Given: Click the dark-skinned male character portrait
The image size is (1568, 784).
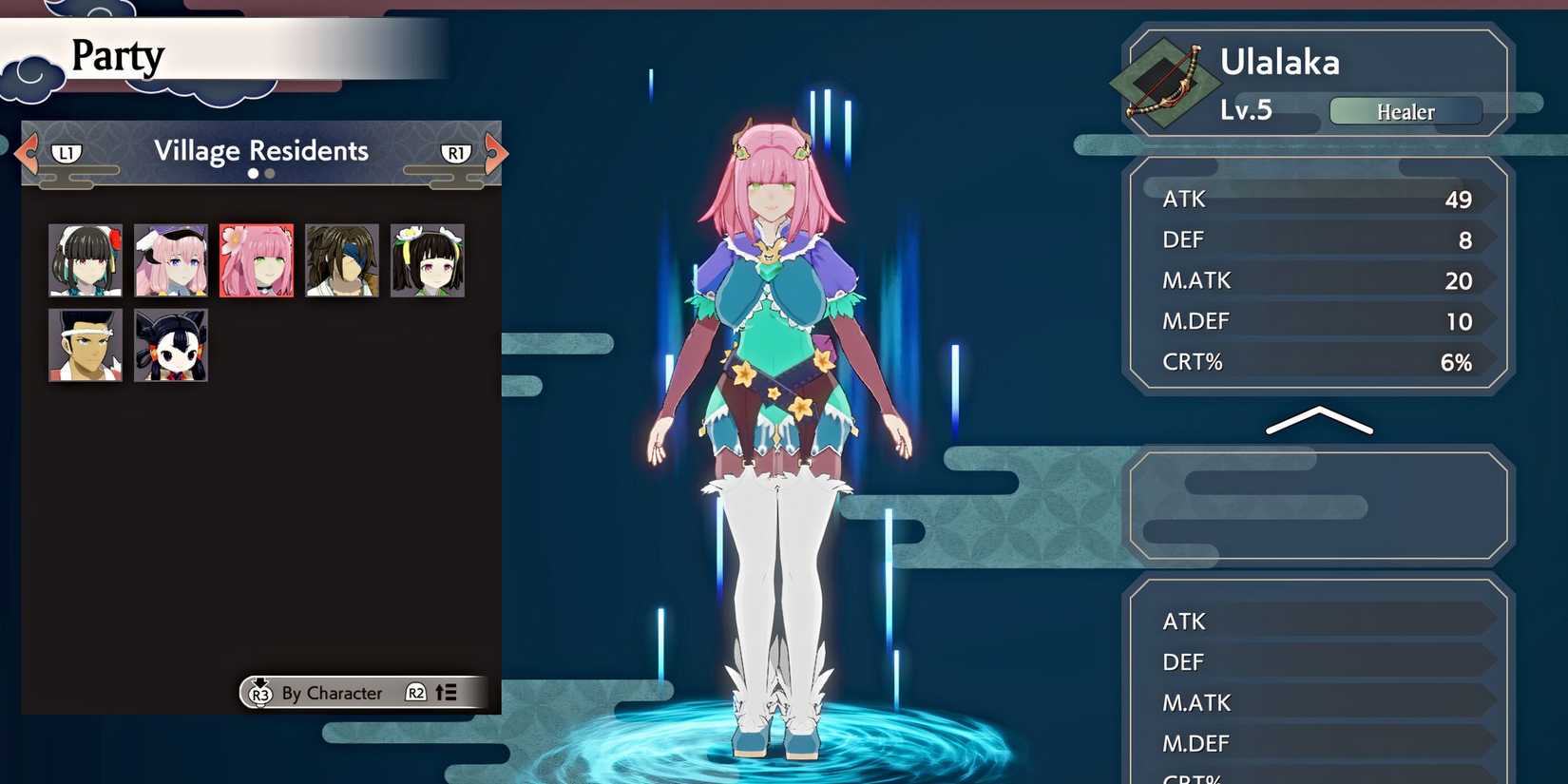Looking at the screenshot, I should 86,345.
